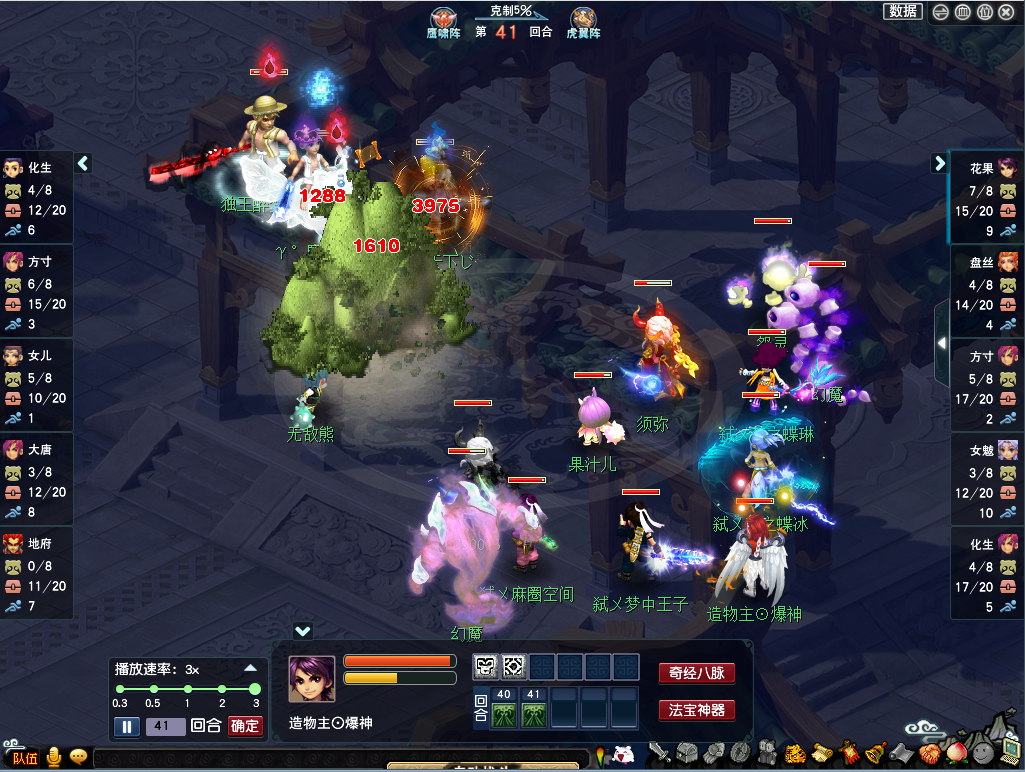Open the 队伍 team chat channel
The image size is (1025, 772).
click(x=24, y=757)
